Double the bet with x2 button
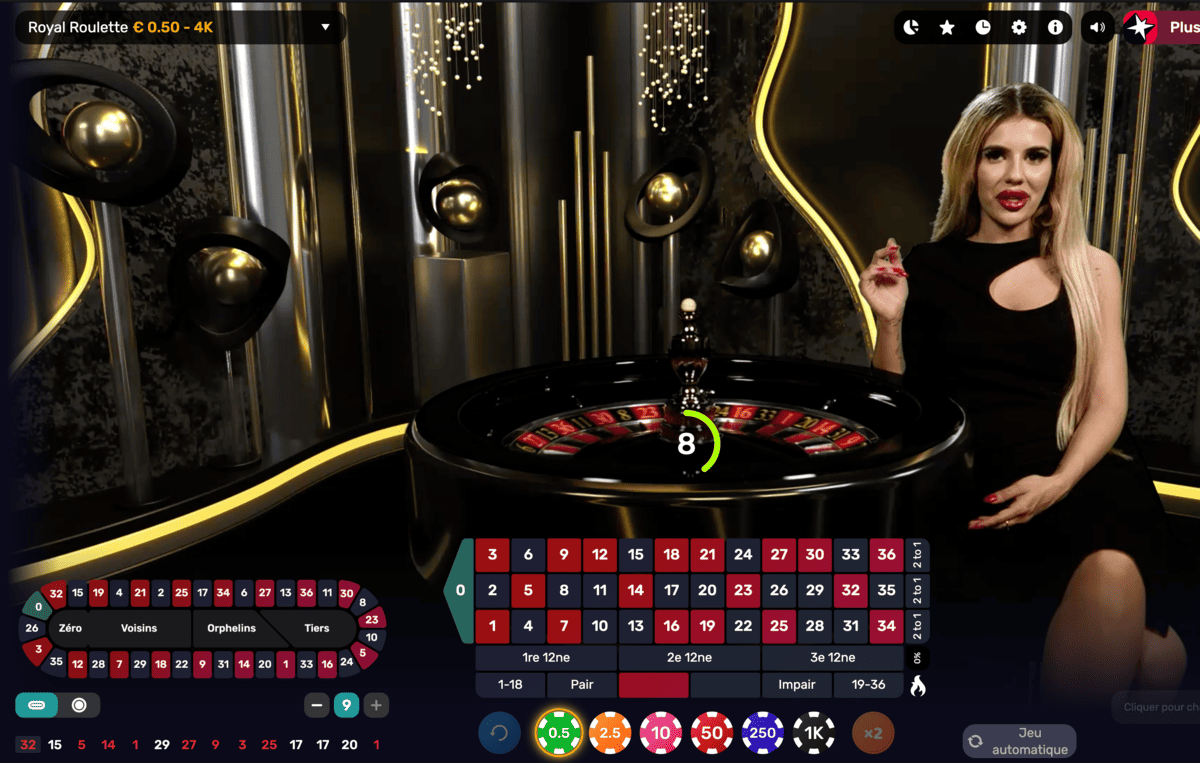1200x763 pixels. point(873,733)
